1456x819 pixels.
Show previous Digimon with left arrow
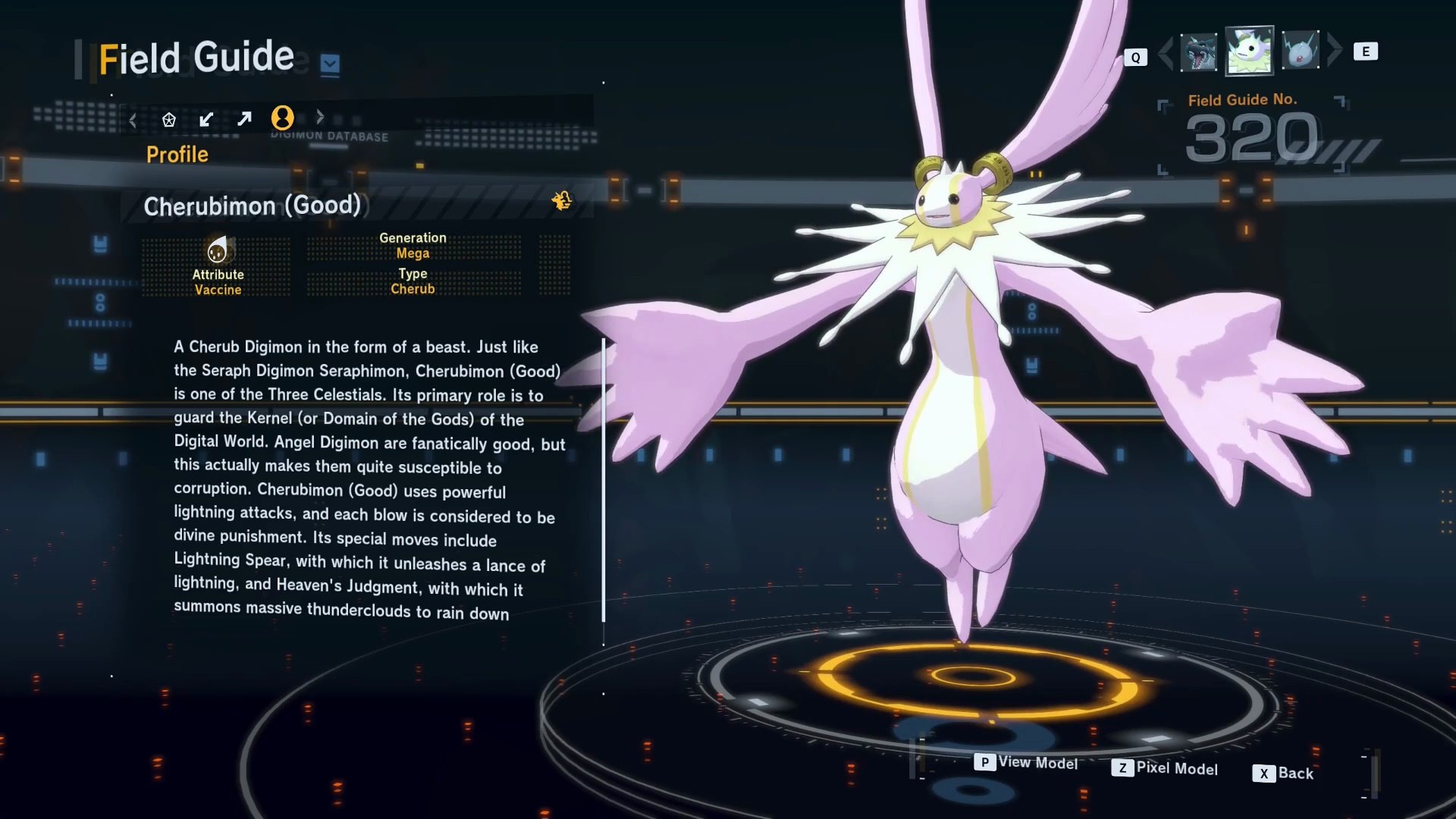1166,52
